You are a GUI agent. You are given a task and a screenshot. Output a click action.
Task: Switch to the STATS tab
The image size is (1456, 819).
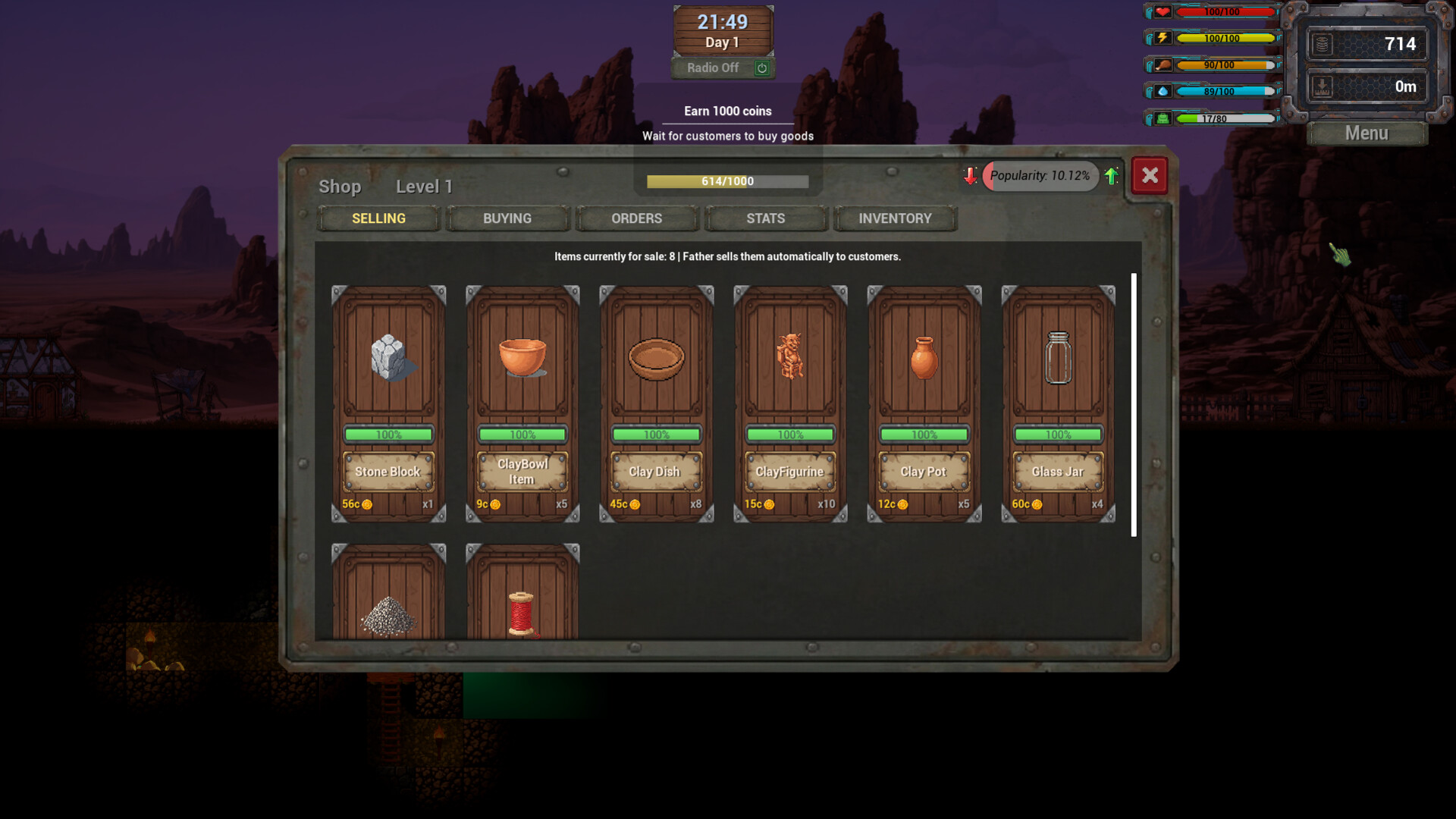point(766,218)
